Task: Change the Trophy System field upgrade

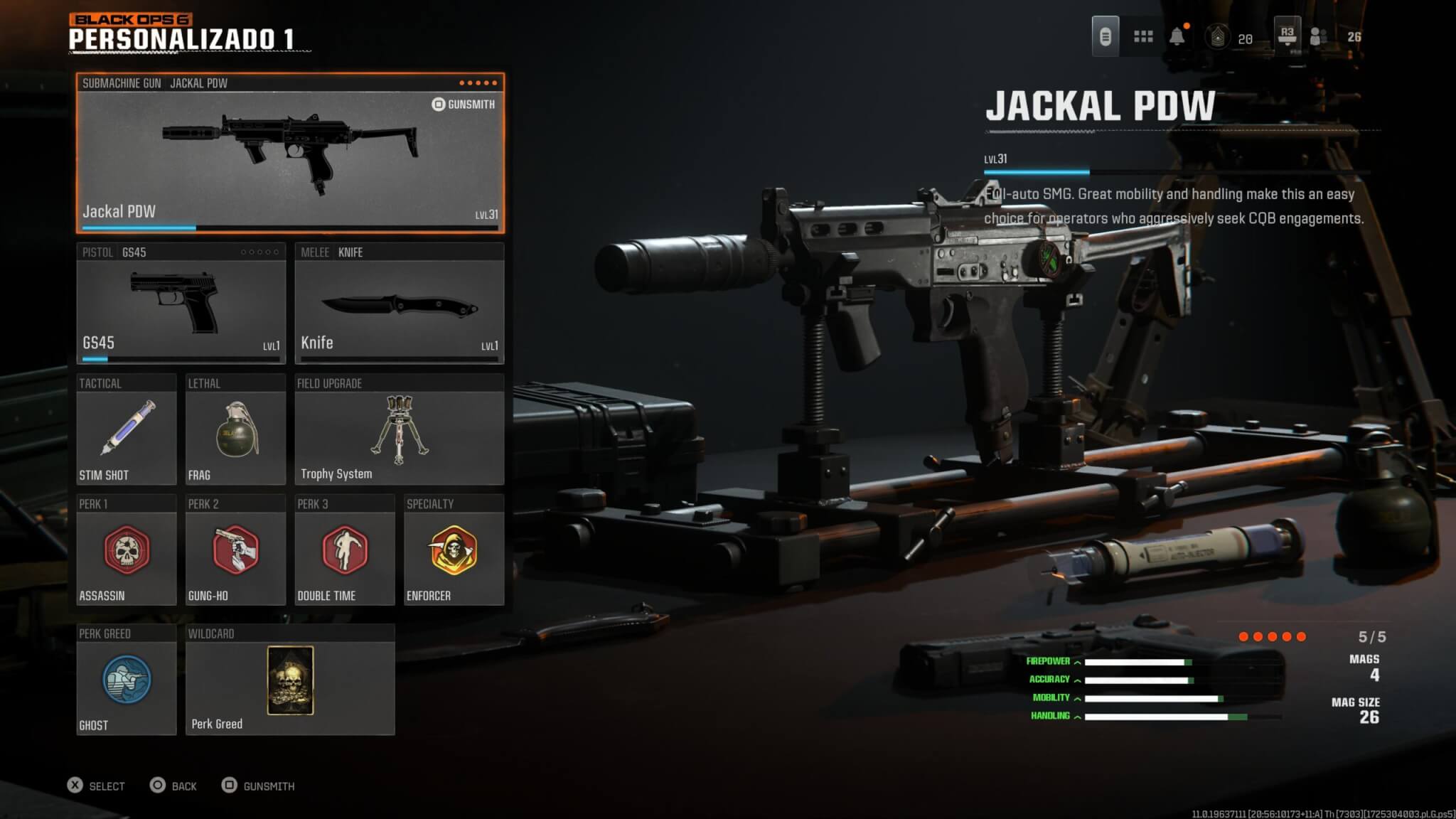Action: point(399,429)
